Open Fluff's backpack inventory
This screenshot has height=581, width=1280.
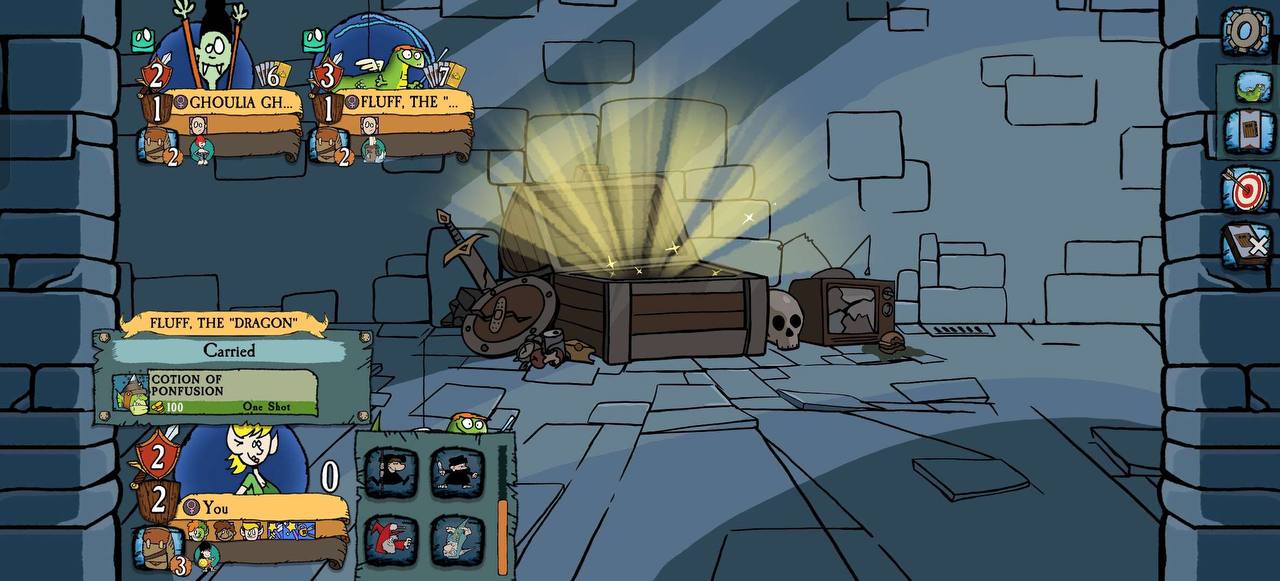328,146
